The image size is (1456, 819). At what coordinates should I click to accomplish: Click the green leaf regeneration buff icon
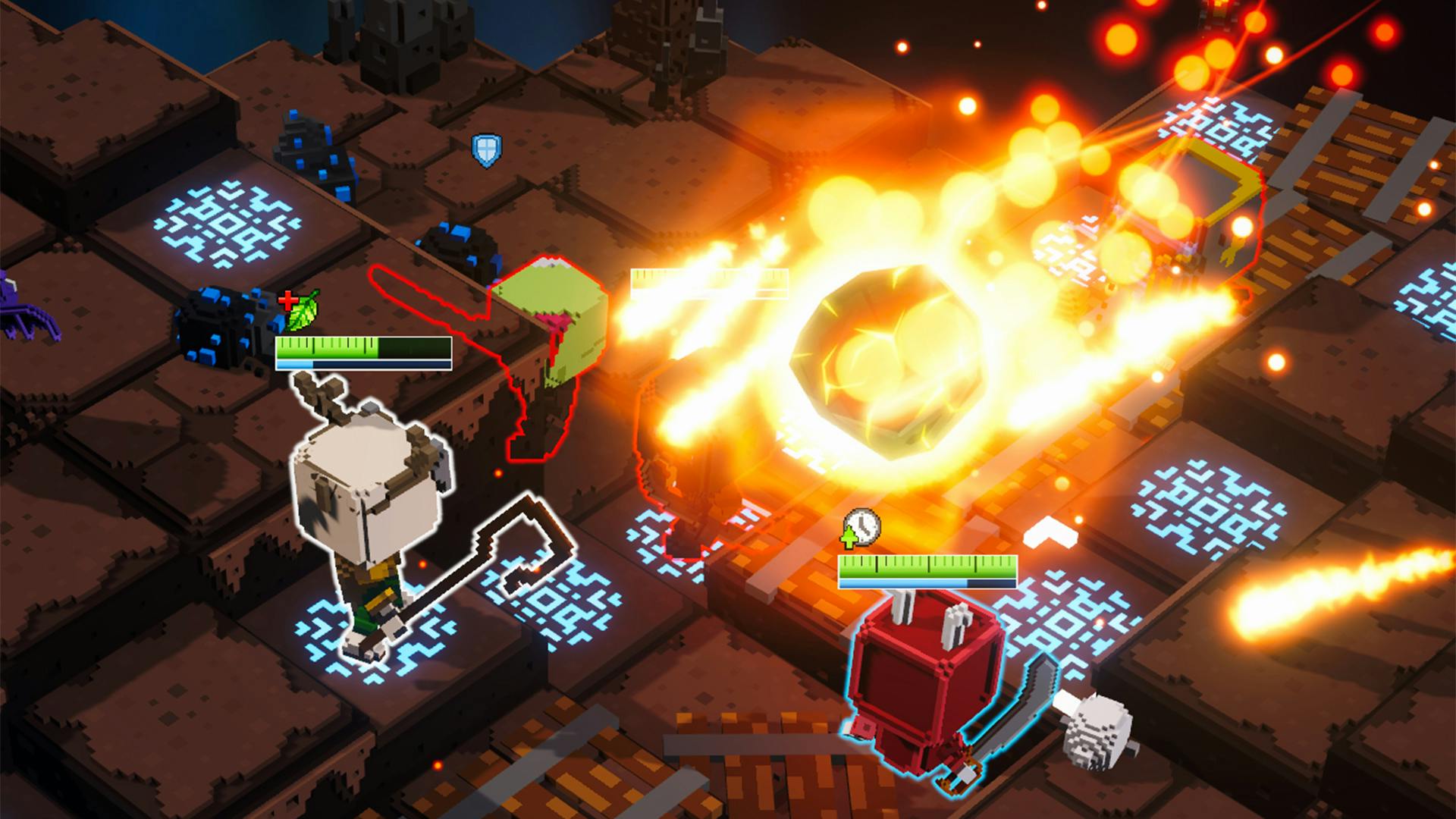(303, 311)
